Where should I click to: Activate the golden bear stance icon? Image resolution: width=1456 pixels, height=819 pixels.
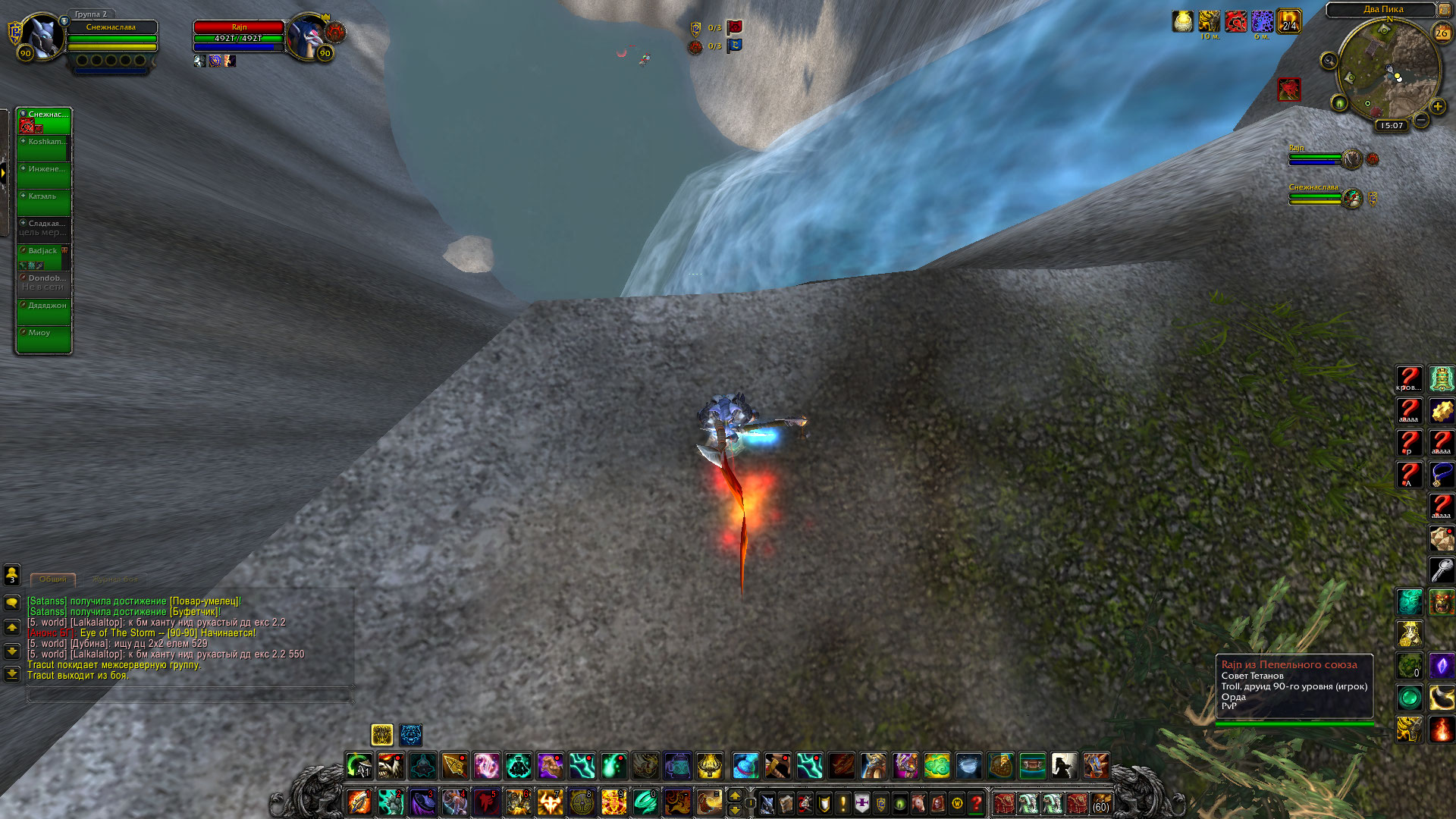[381, 734]
